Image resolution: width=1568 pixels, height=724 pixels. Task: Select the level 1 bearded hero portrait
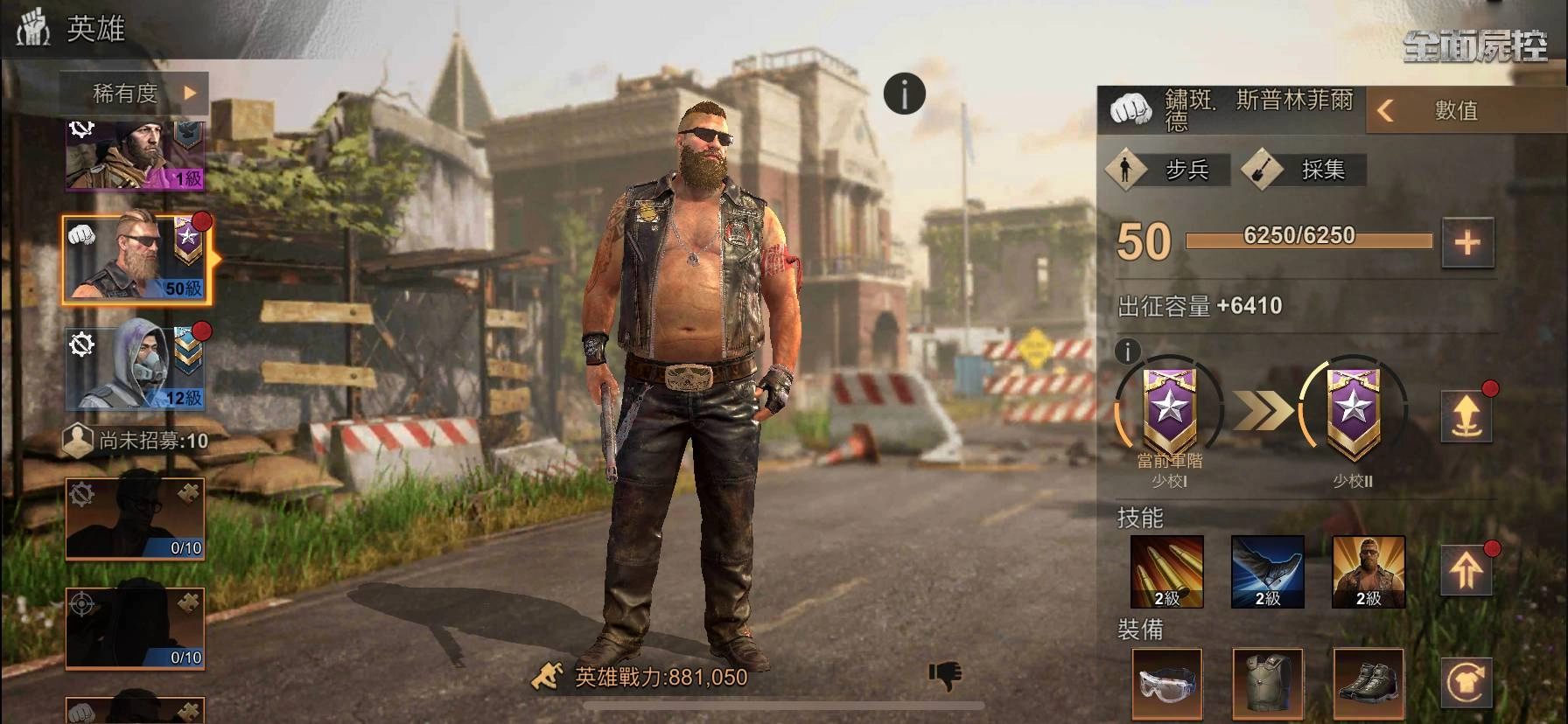pyautogui.click(x=135, y=156)
